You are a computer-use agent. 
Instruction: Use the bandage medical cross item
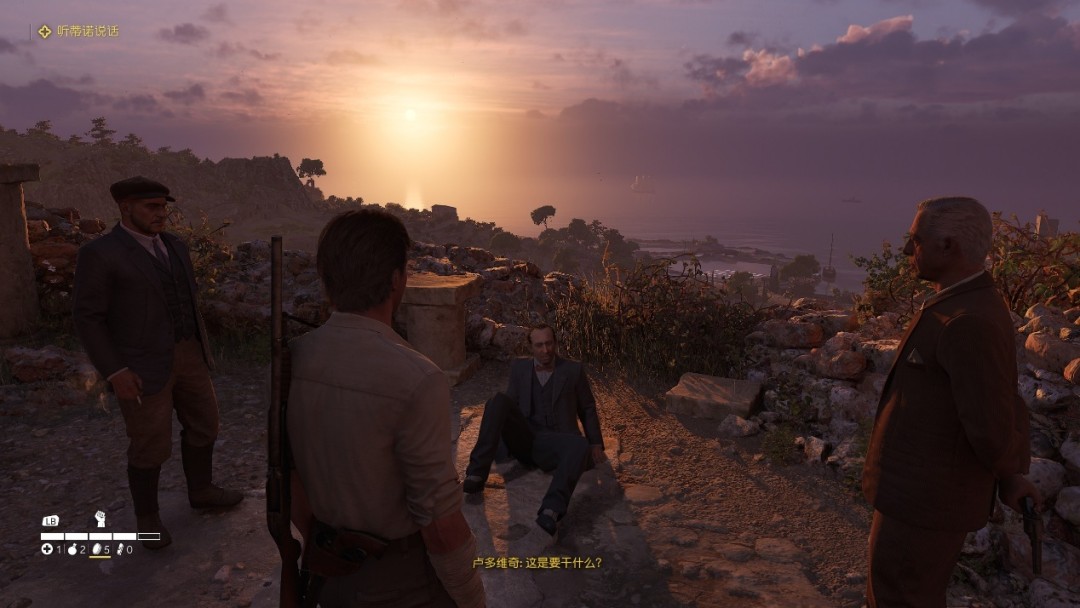coord(47,549)
